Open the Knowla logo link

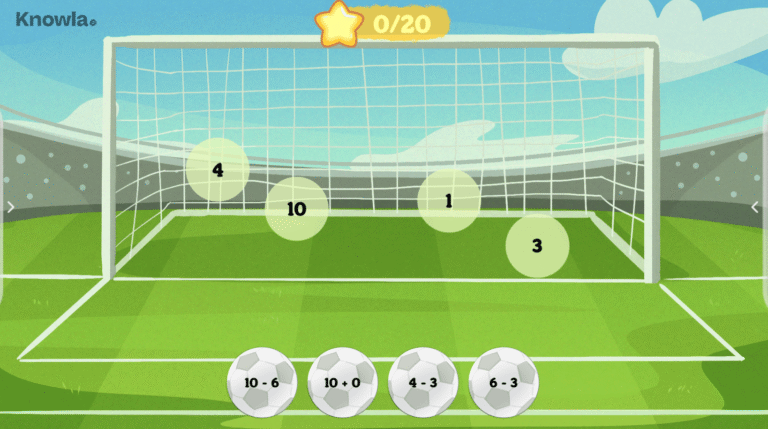pyautogui.click(x=56, y=19)
